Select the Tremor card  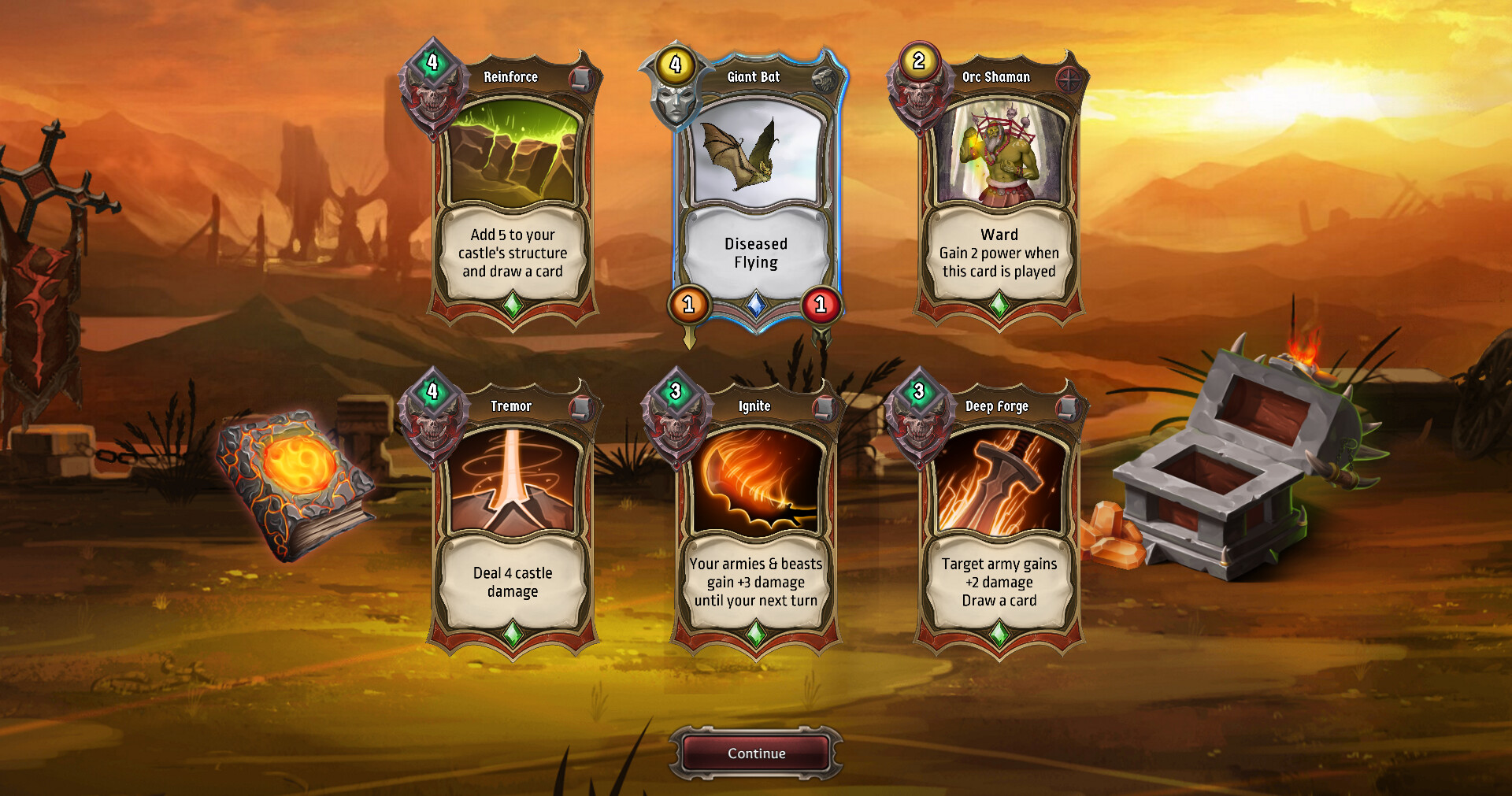click(x=513, y=512)
